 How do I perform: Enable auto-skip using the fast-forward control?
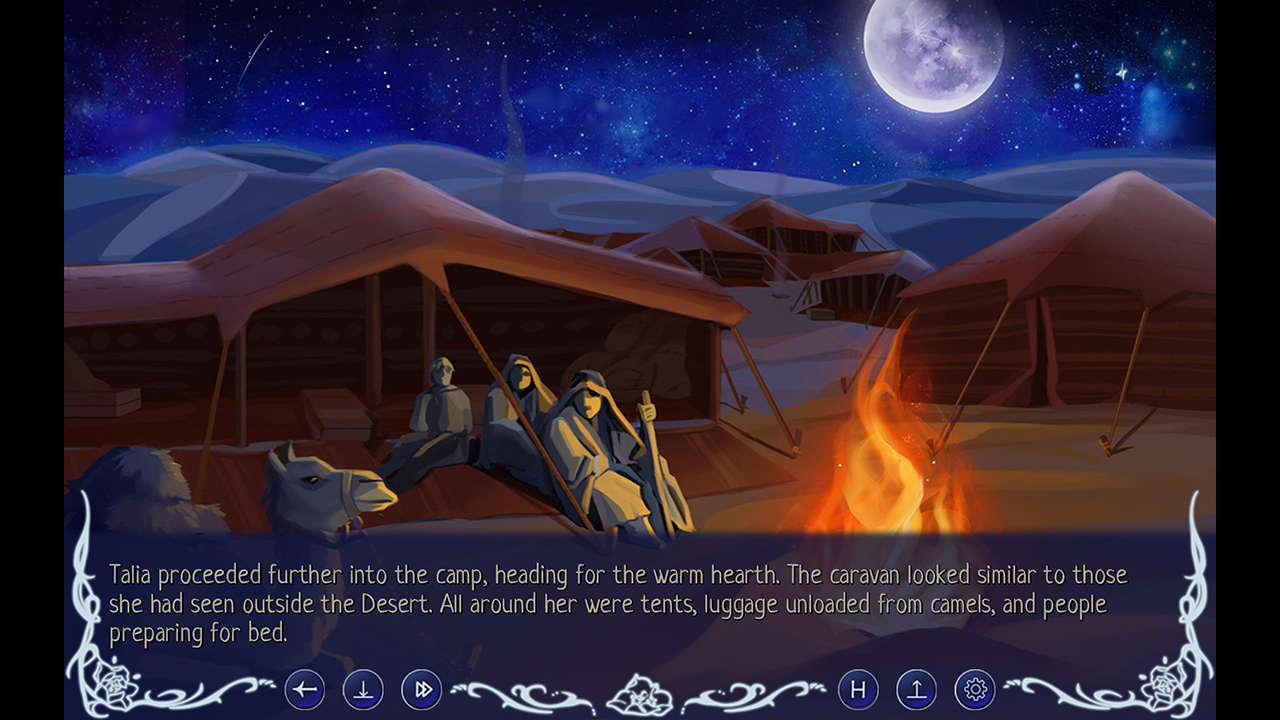coord(421,689)
